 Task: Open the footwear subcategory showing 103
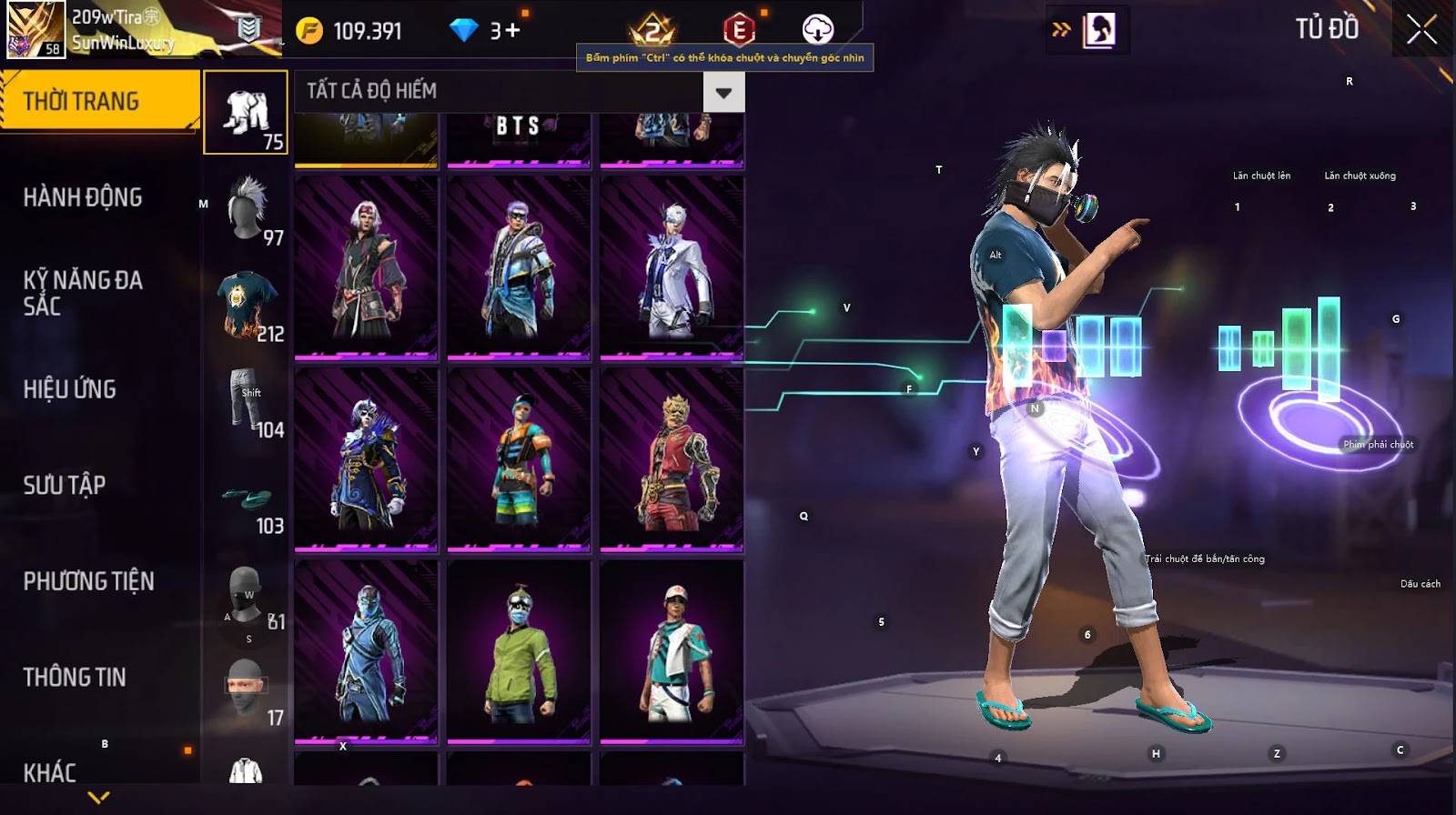246,498
